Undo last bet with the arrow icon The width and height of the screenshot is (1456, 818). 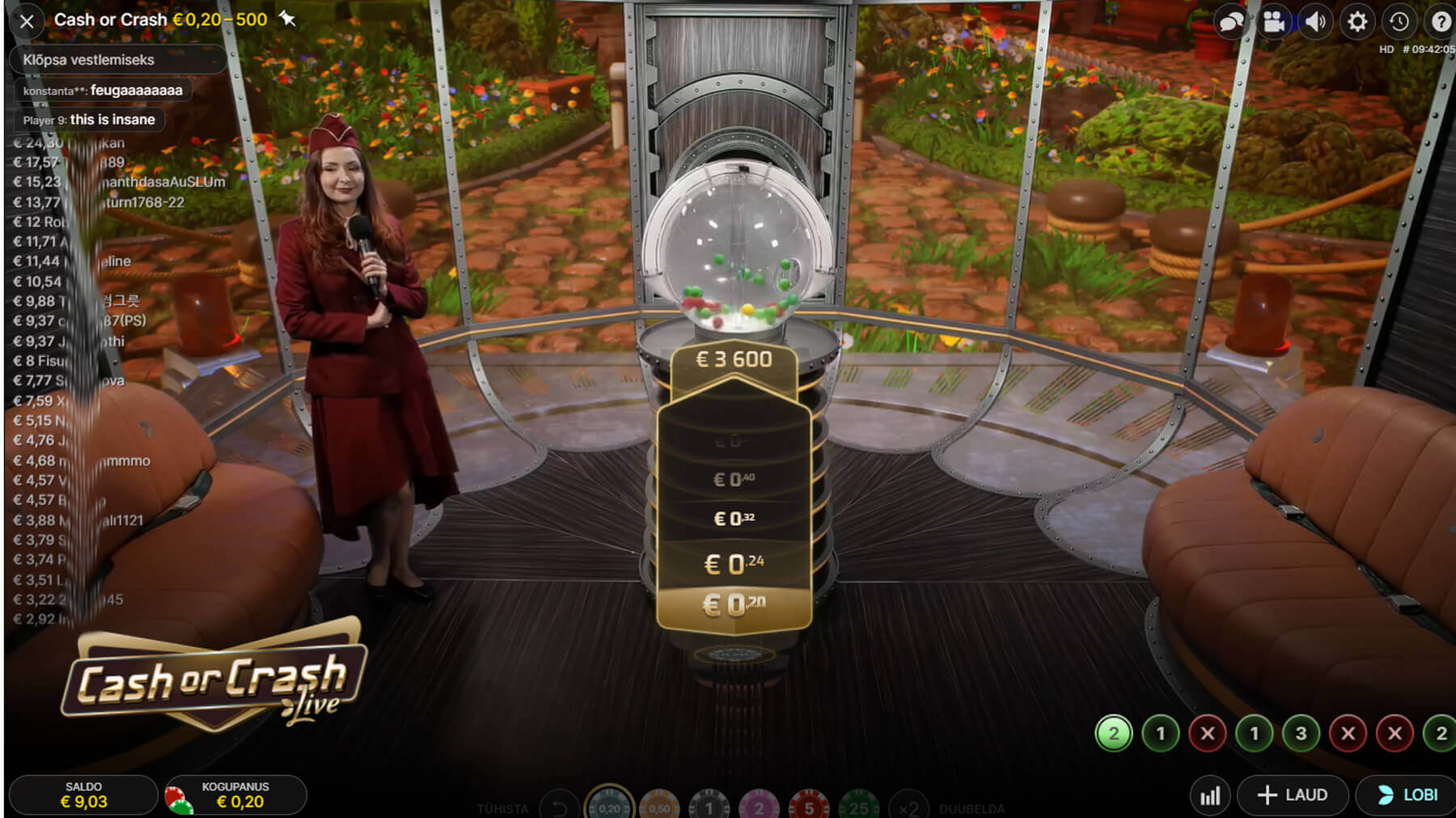[557, 807]
